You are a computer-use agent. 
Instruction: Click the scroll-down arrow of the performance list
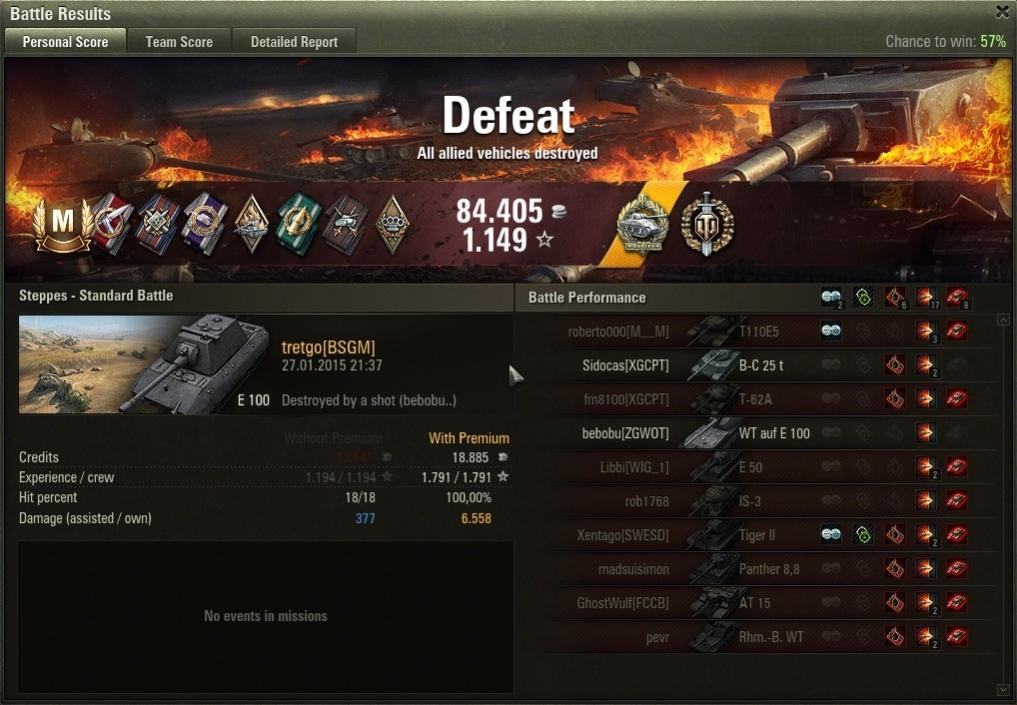click(1004, 689)
